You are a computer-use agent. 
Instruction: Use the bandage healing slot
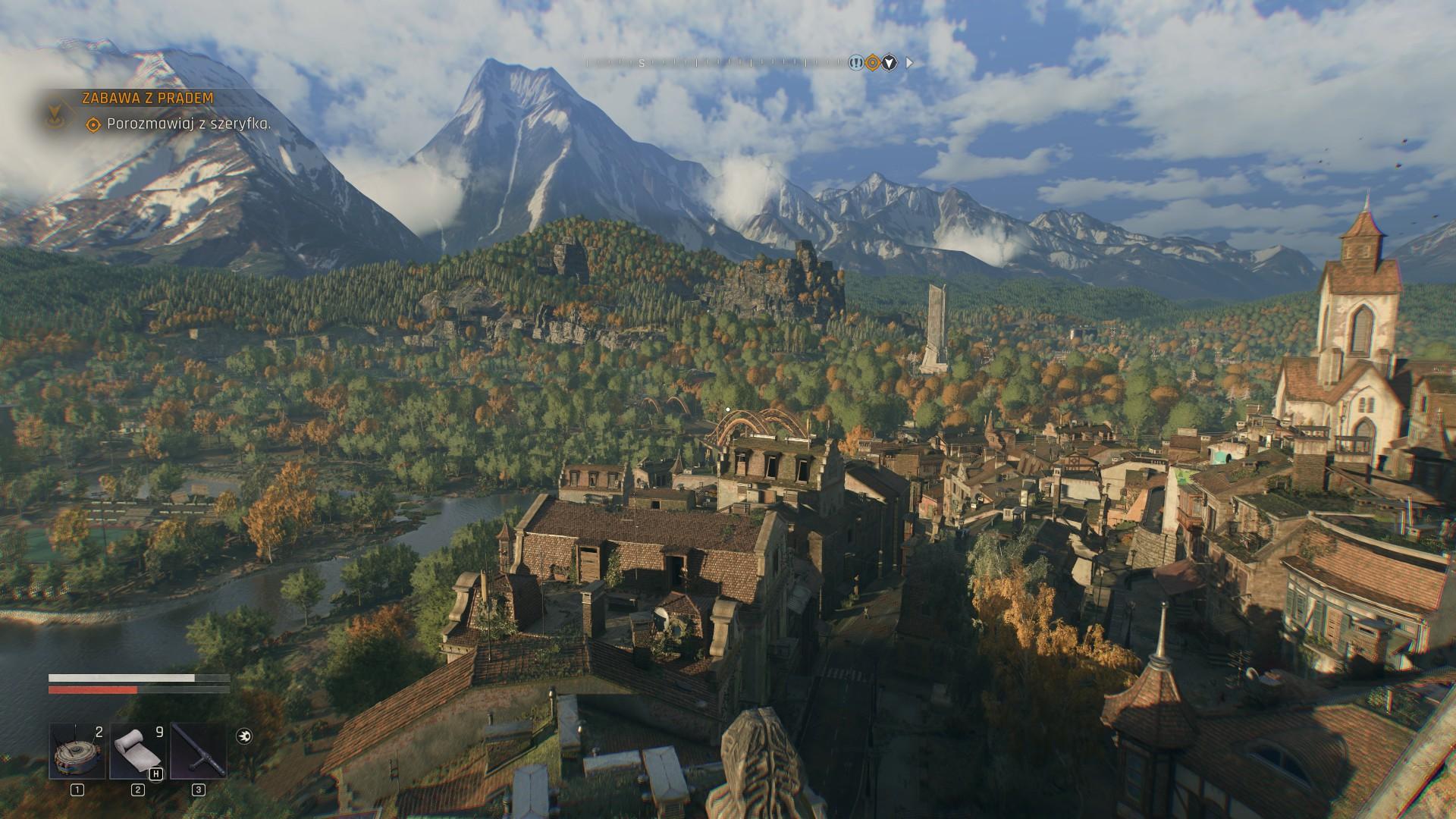137,752
